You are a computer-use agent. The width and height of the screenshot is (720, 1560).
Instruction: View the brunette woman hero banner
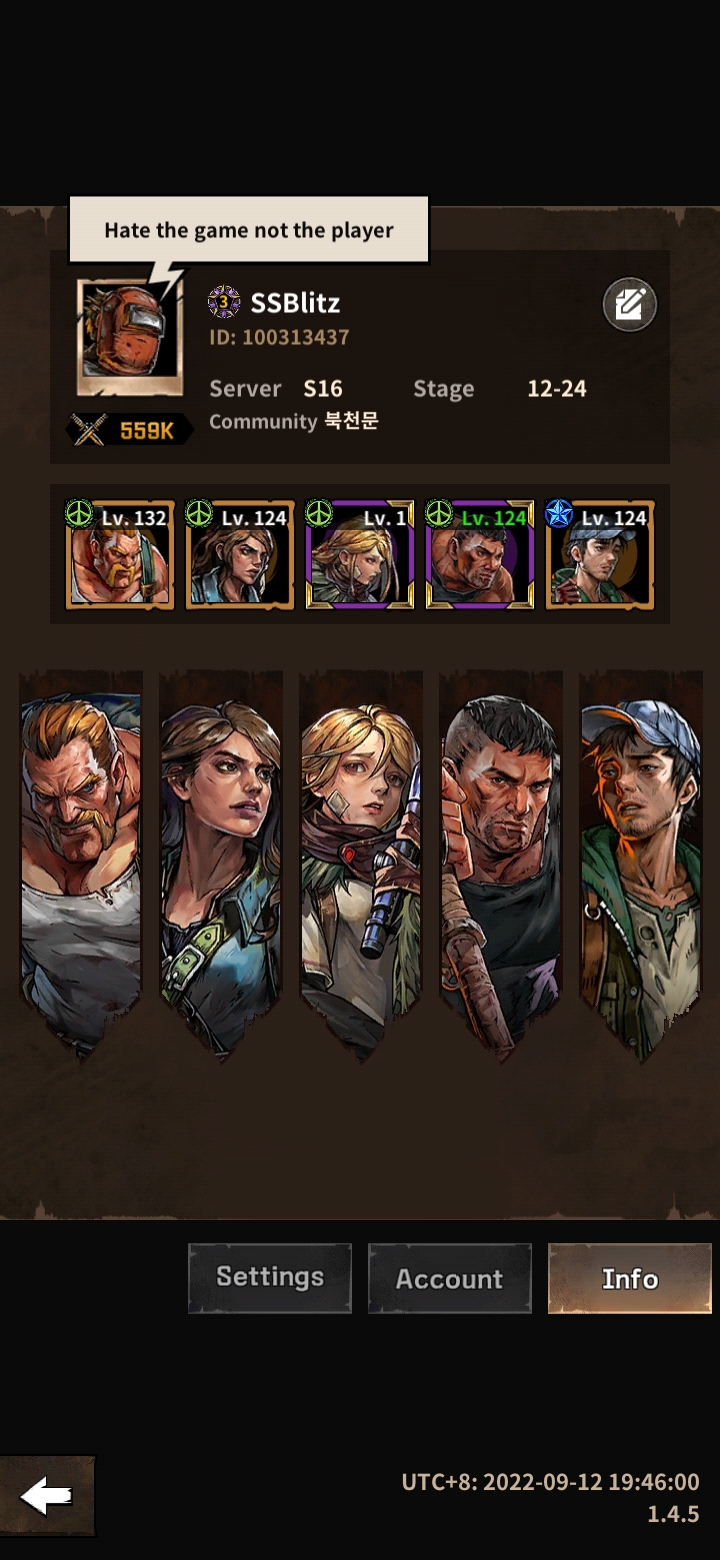coord(221,860)
